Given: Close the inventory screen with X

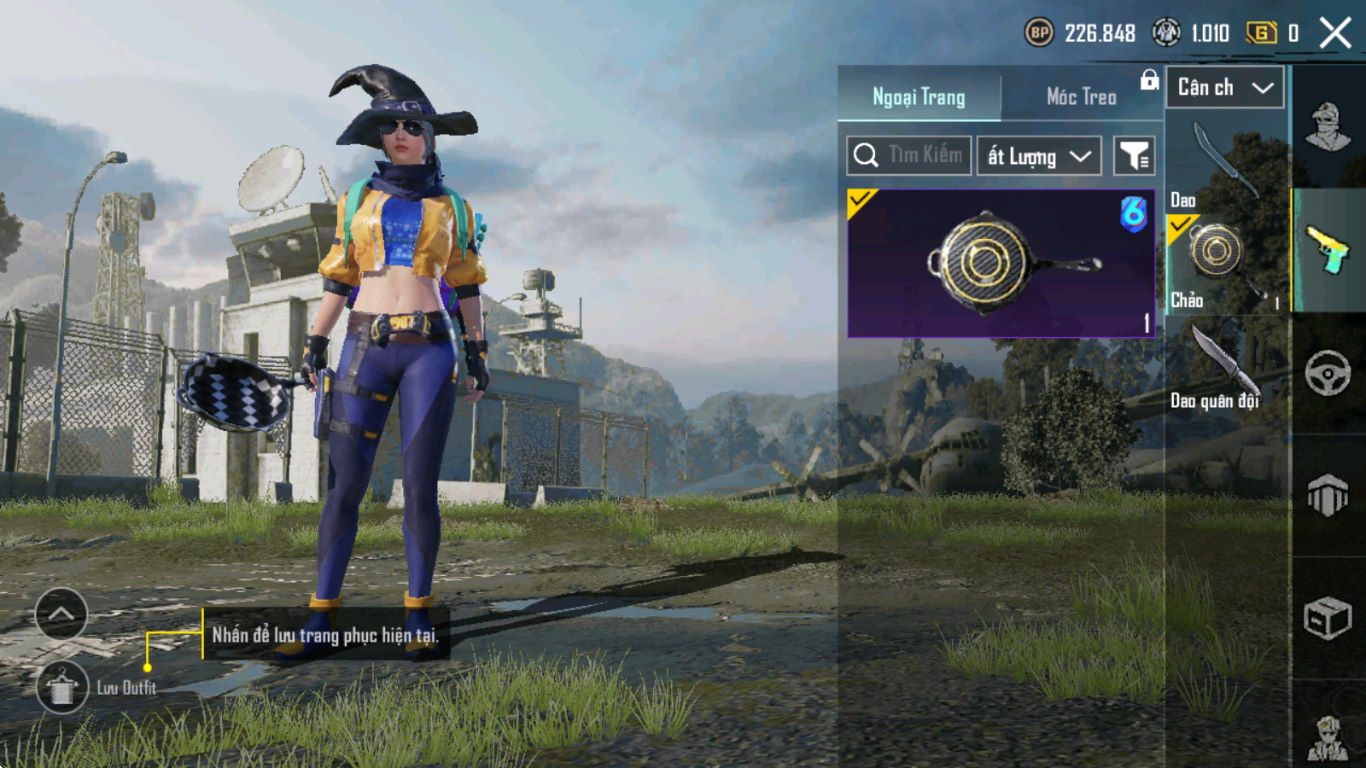Looking at the screenshot, I should coord(1335,33).
